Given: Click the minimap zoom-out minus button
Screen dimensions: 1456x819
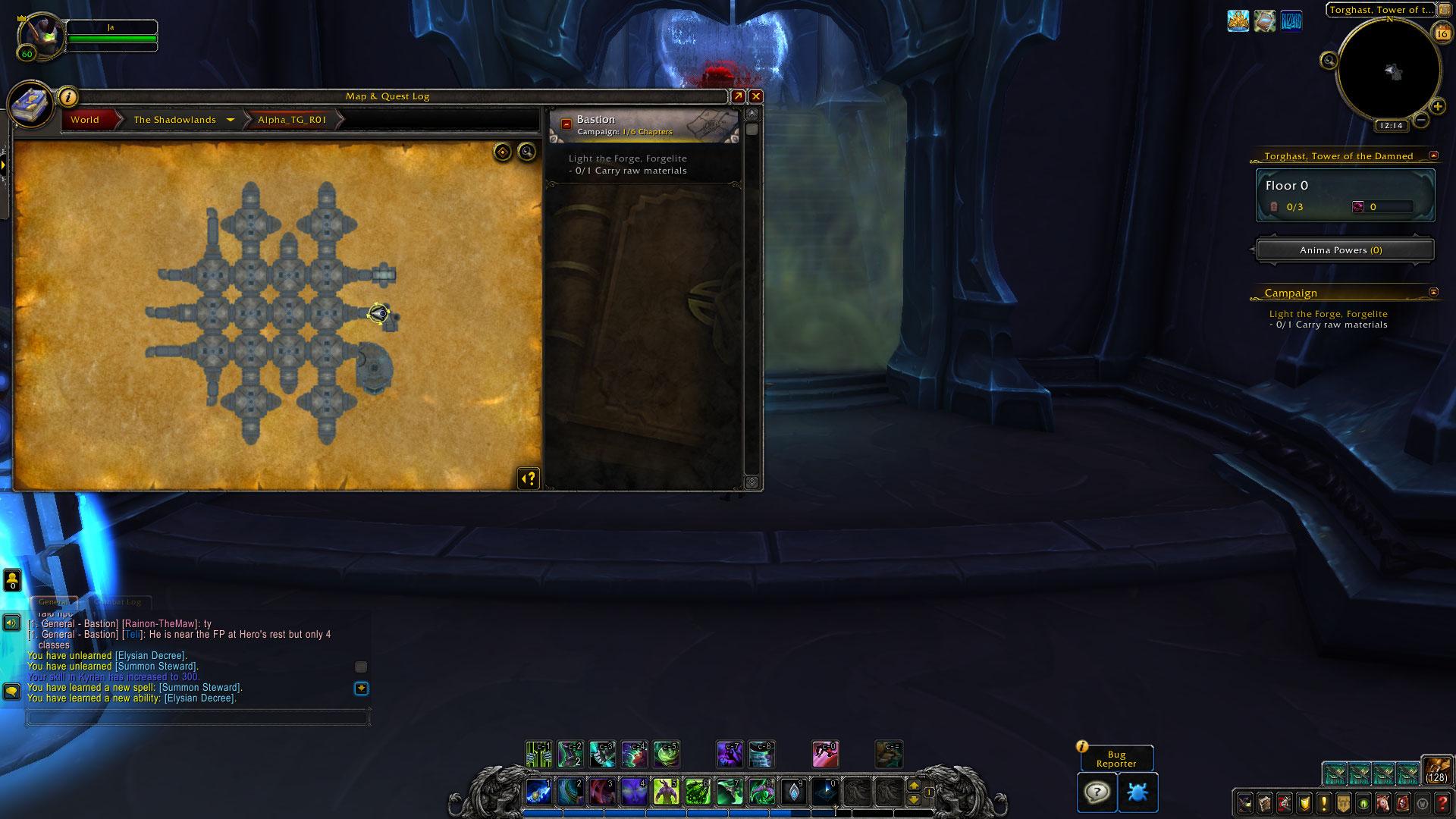Looking at the screenshot, I should tap(1421, 120).
